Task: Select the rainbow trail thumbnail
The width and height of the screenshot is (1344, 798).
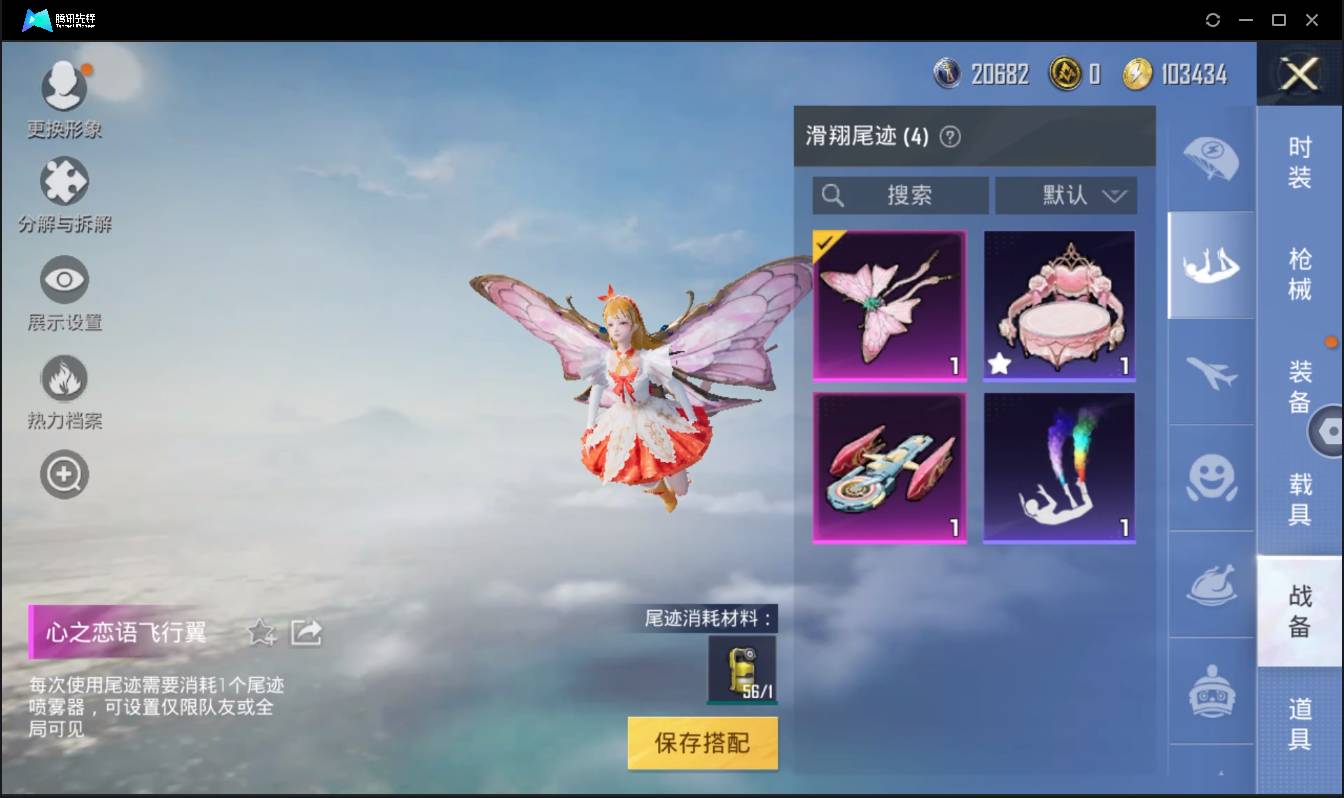Action: click(x=1059, y=467)
